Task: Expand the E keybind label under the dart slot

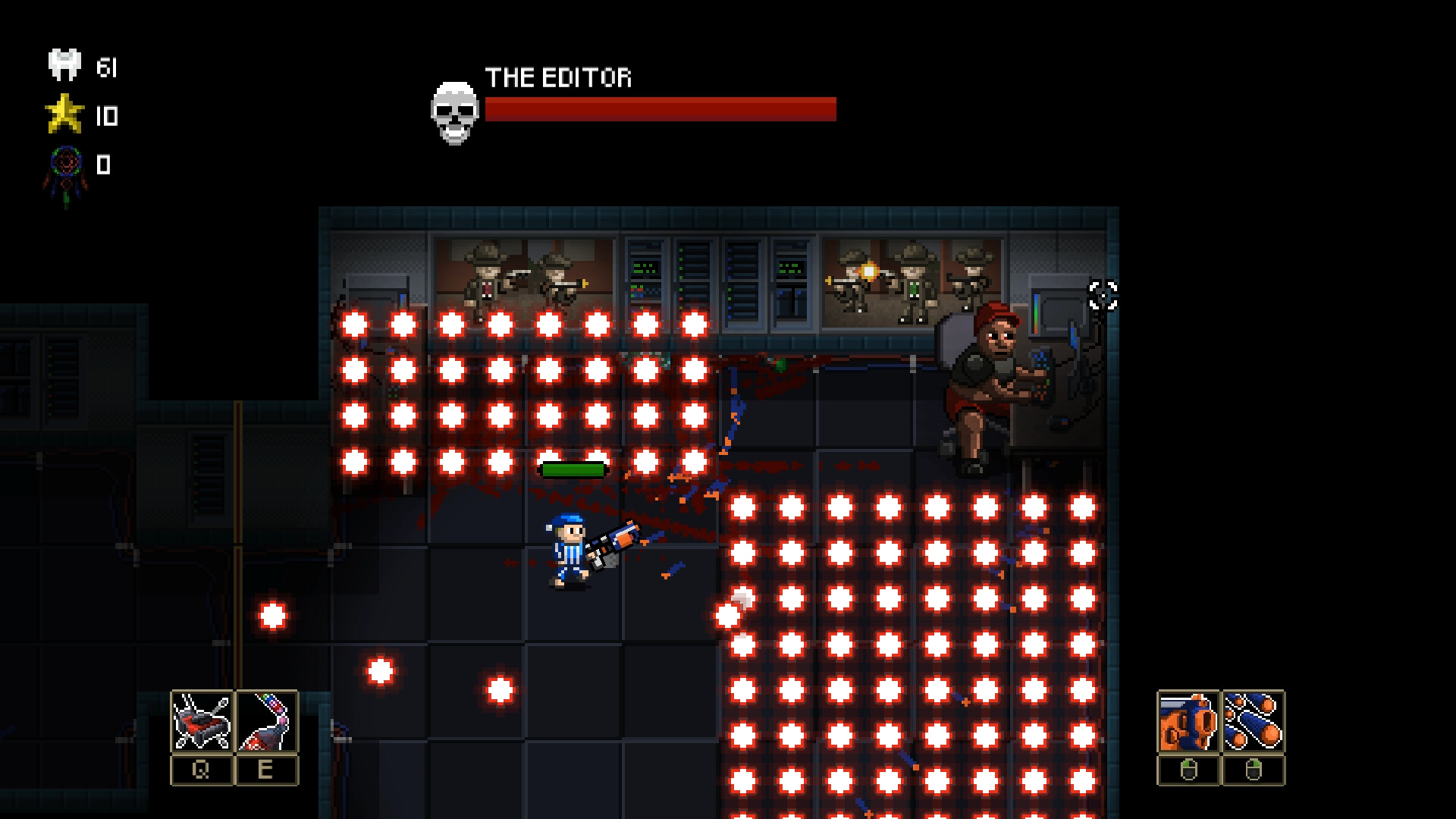Action: (266, 768)
